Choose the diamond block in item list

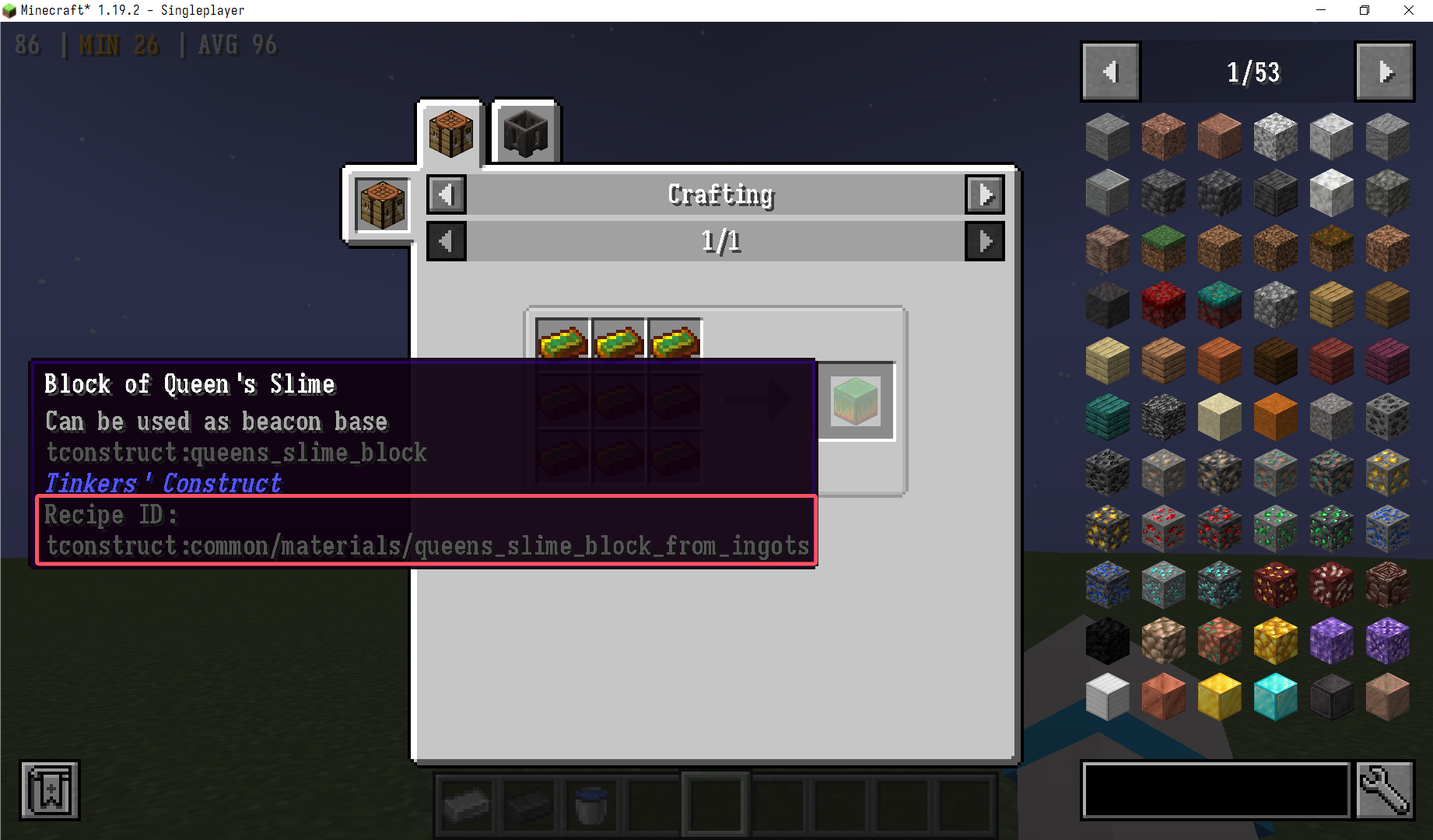pos(1275,697)
